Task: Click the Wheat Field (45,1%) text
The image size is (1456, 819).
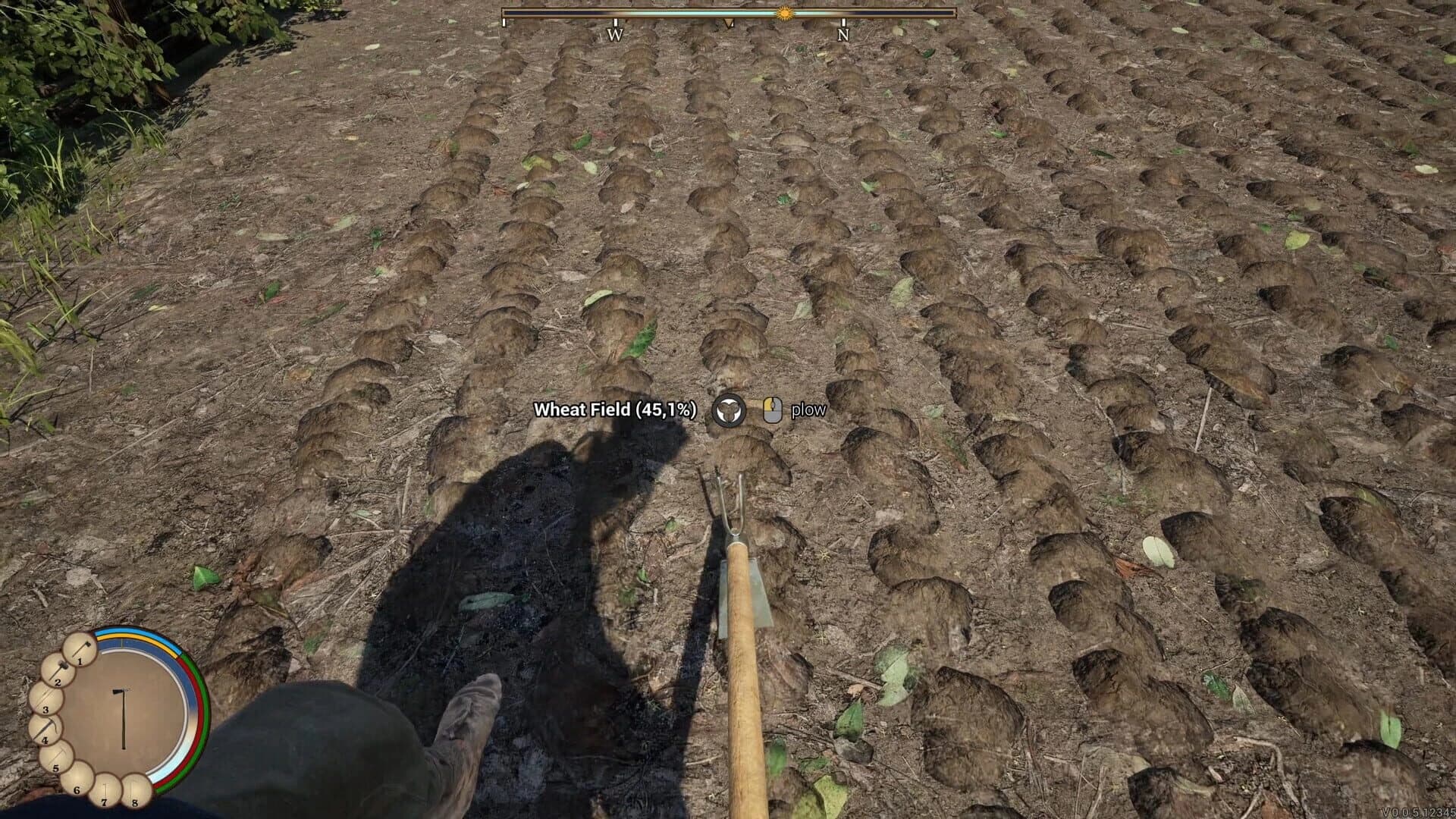Action: click(x=616, y=410)
